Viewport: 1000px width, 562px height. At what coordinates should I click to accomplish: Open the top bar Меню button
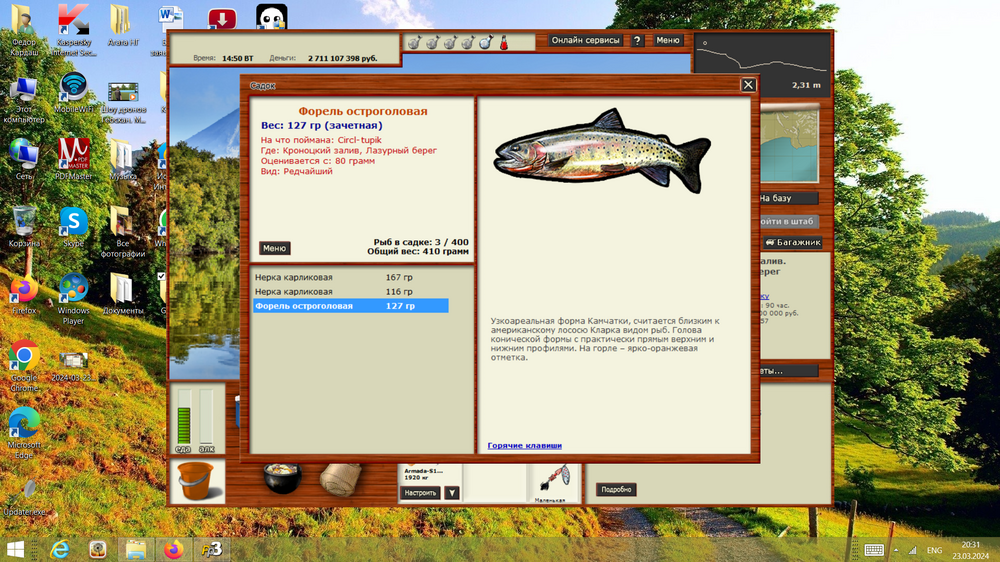pos(668,41)
